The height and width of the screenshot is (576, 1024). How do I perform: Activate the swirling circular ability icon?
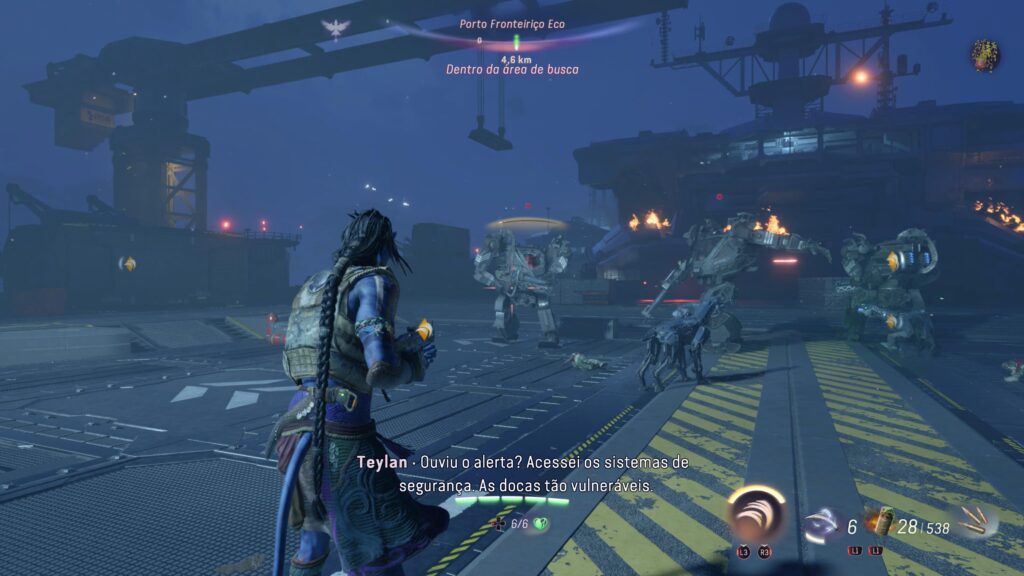[x=755, y=516]
